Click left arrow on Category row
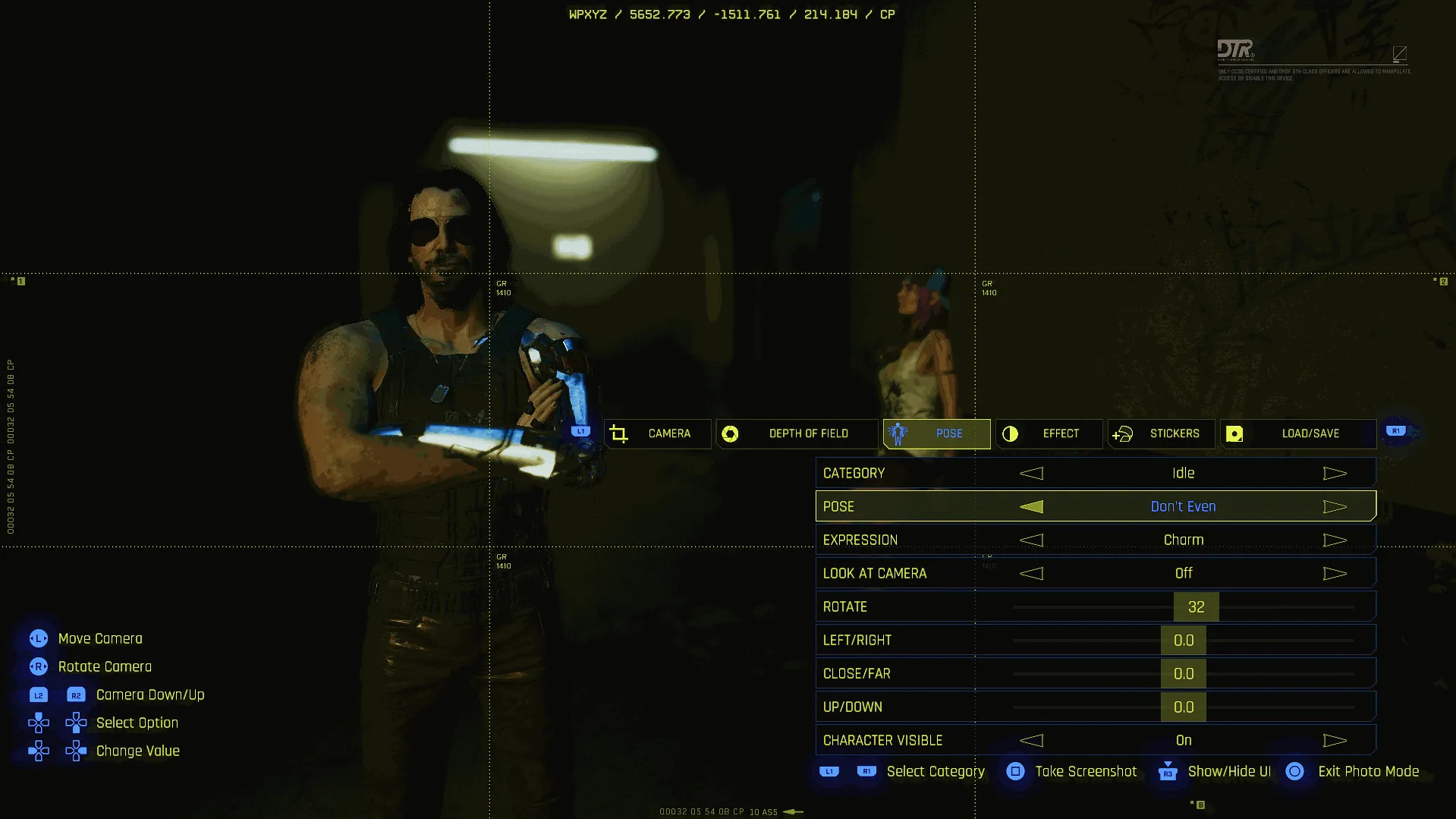Image resolution: width=1456 pixels, height=819 pixels. (1031, 474)
